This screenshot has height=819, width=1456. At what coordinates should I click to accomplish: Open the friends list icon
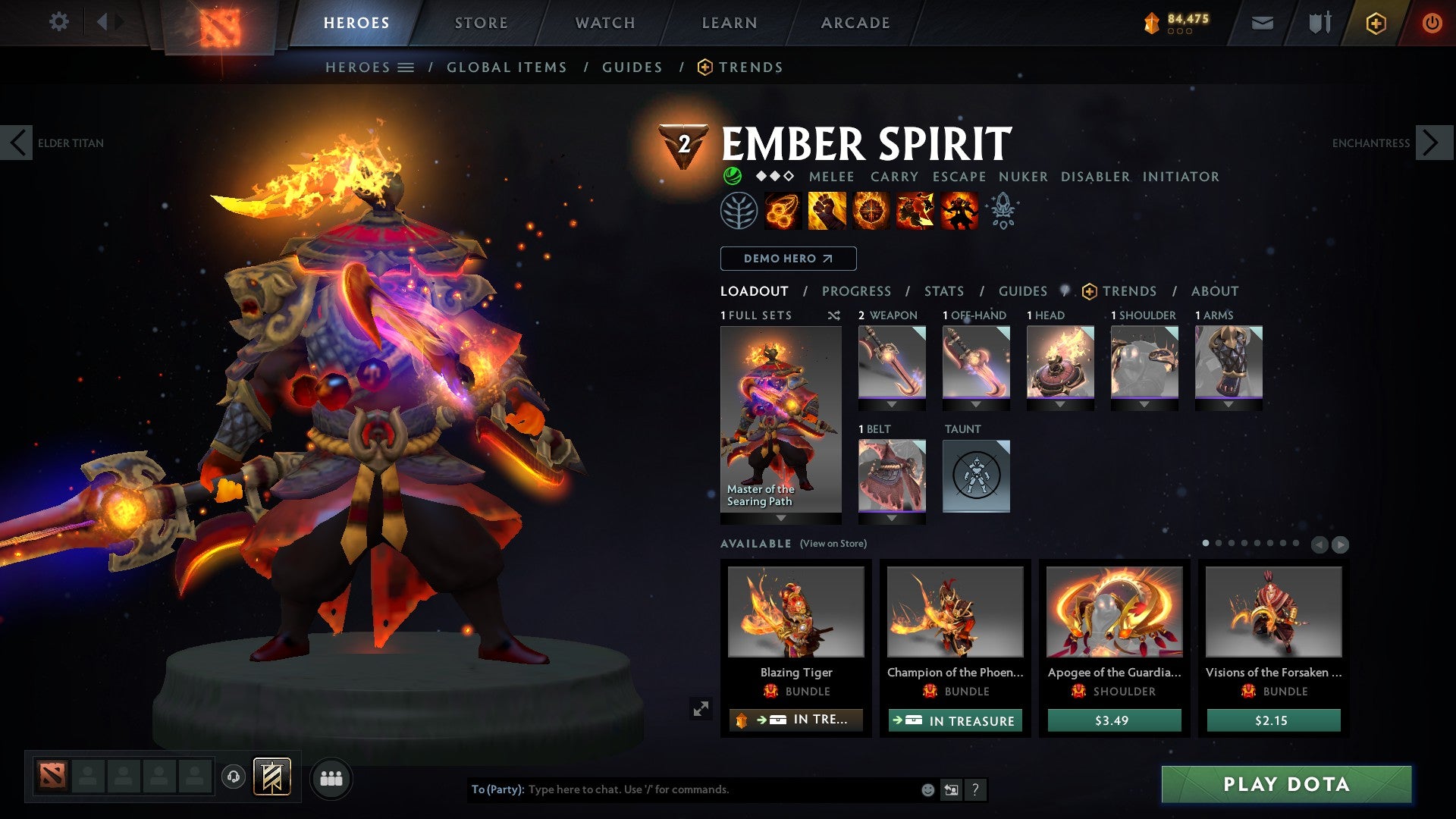pyautogui.click(x=331, y=777)
